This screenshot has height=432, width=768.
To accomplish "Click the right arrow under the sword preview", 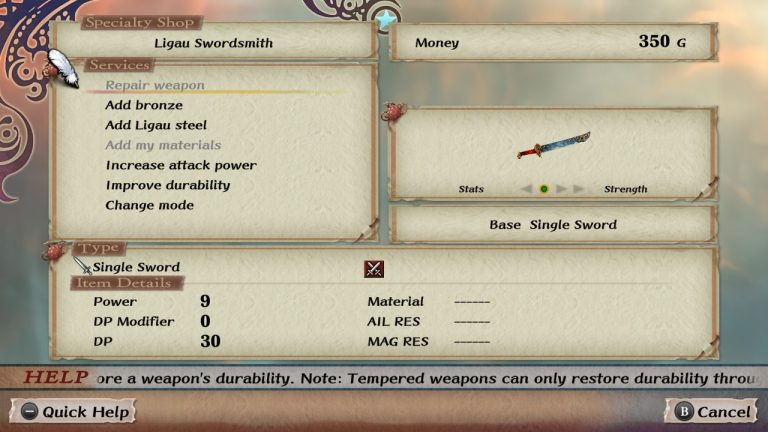I will point(562,189).
